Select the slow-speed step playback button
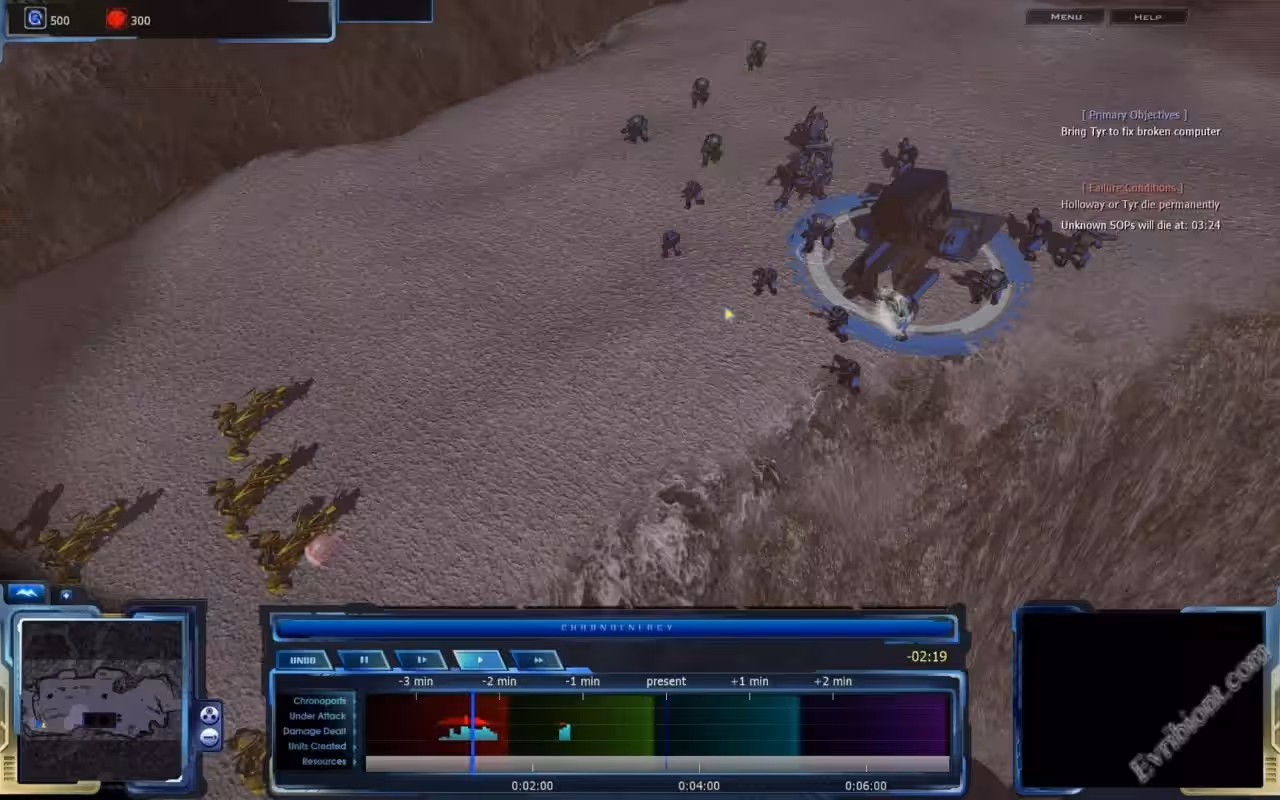Viewport: 1280px width, 800px height. (421, 660)
